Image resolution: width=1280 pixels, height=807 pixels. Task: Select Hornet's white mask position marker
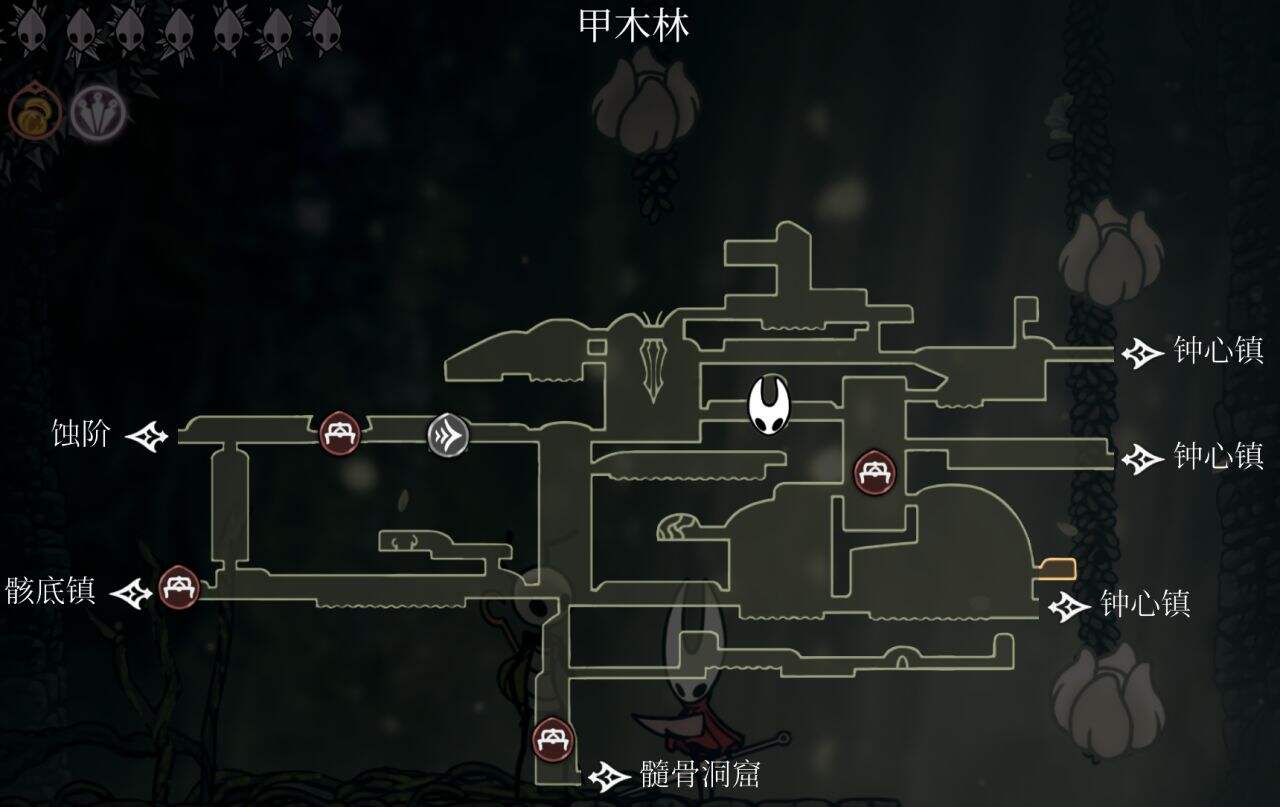click(770, 407)
